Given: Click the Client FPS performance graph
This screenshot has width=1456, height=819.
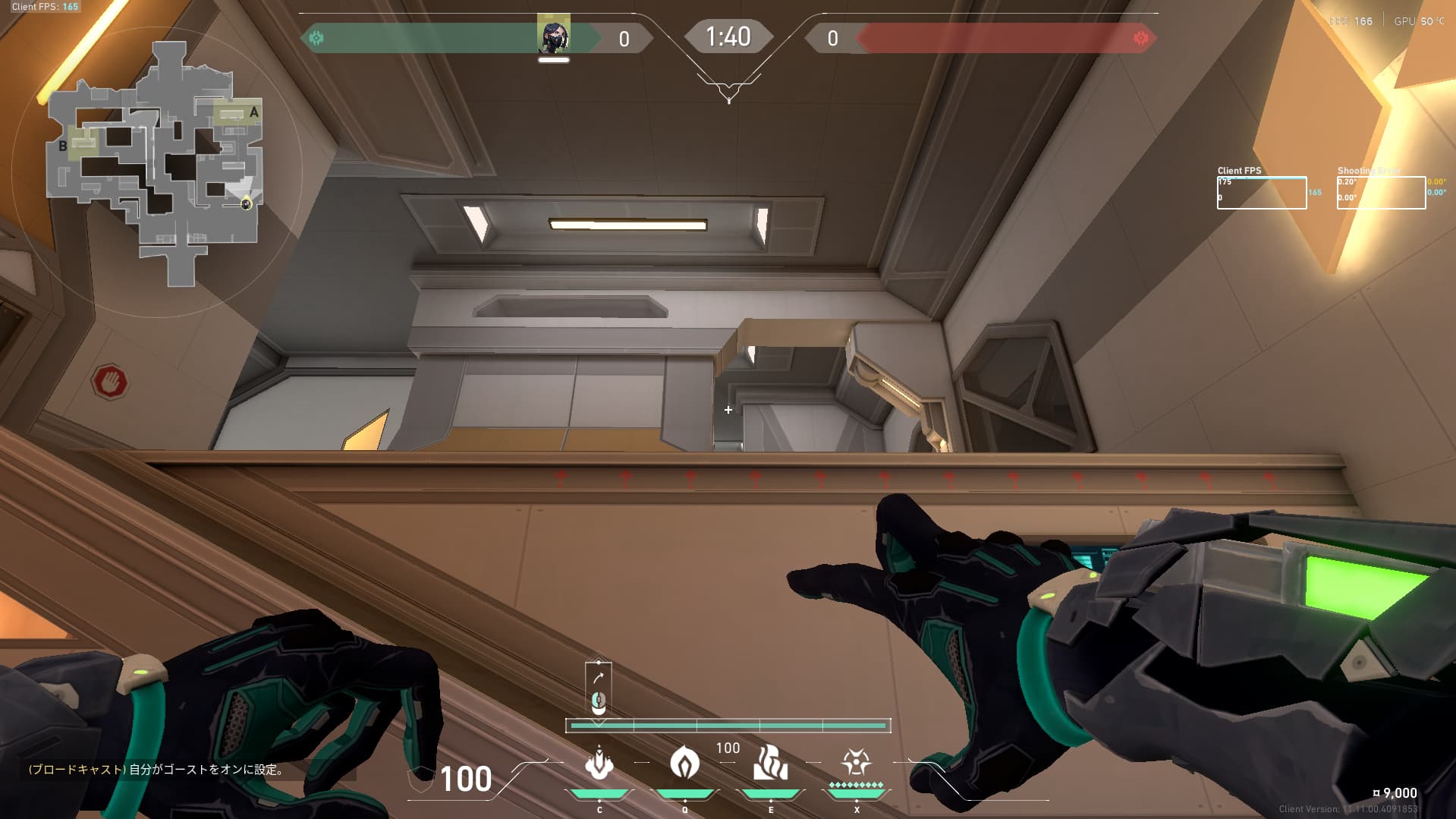Looking at the screenshot, I should coord(1261,193).
